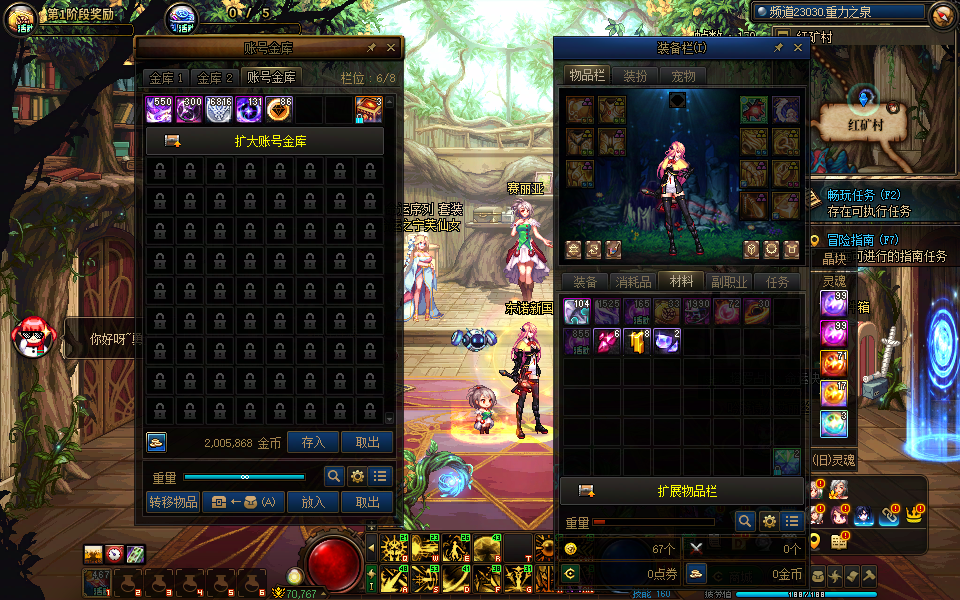This screenshot has width=960, height=600.
Task: Switch to the 金库 1 vault tab
Action: coord(167,78)
